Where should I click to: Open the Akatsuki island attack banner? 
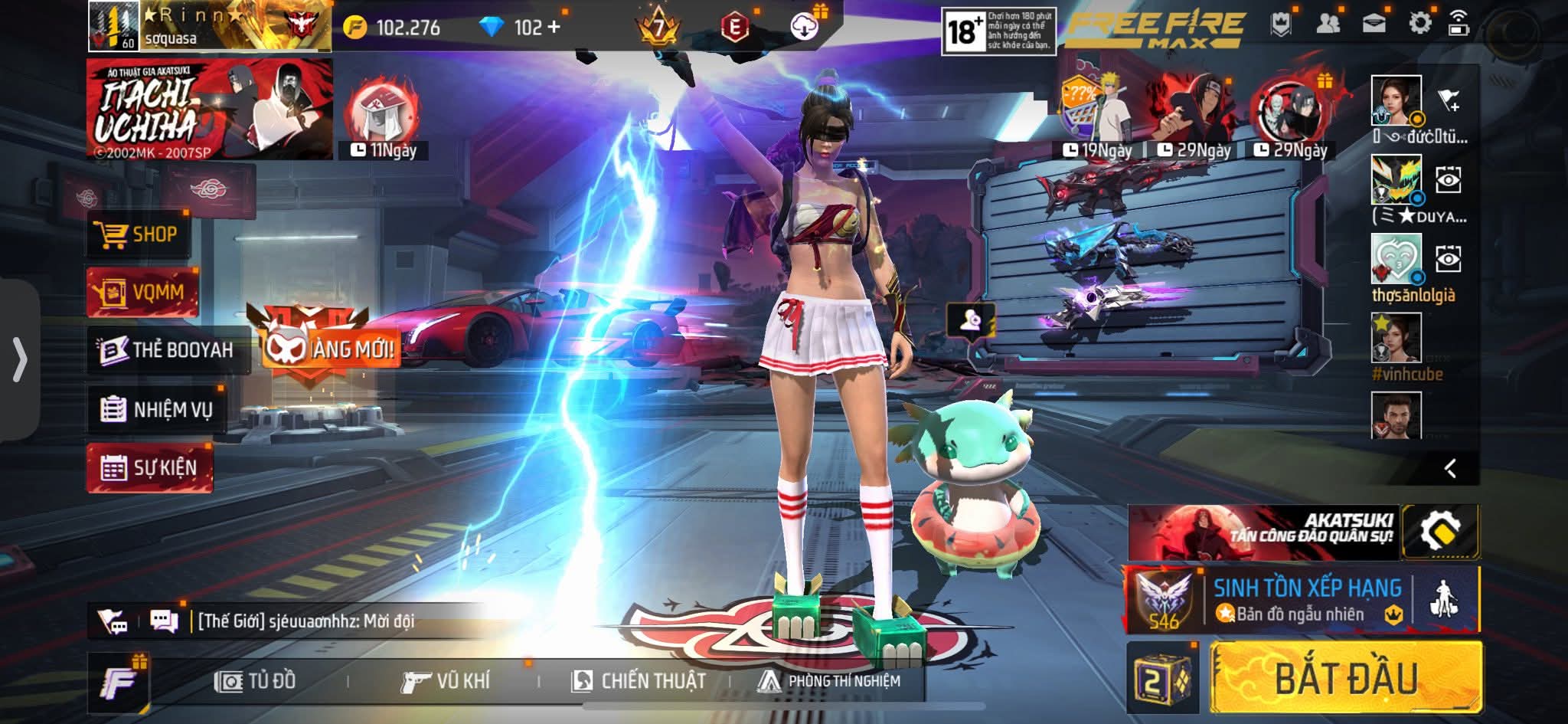pos(1263,532)
